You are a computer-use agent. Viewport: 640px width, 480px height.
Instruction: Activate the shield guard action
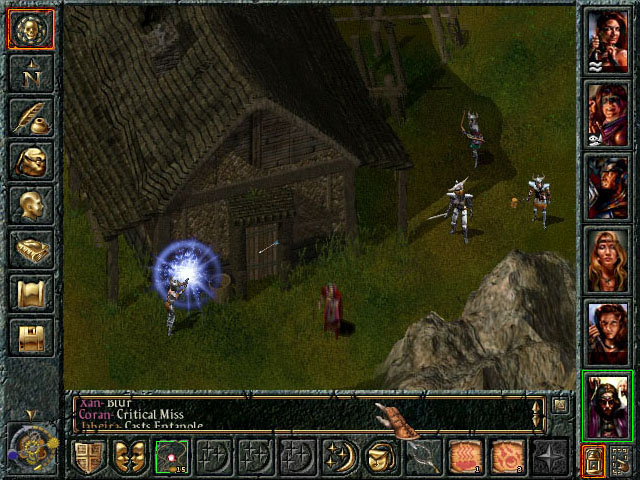pyautogui.click(x=87, y=457)
